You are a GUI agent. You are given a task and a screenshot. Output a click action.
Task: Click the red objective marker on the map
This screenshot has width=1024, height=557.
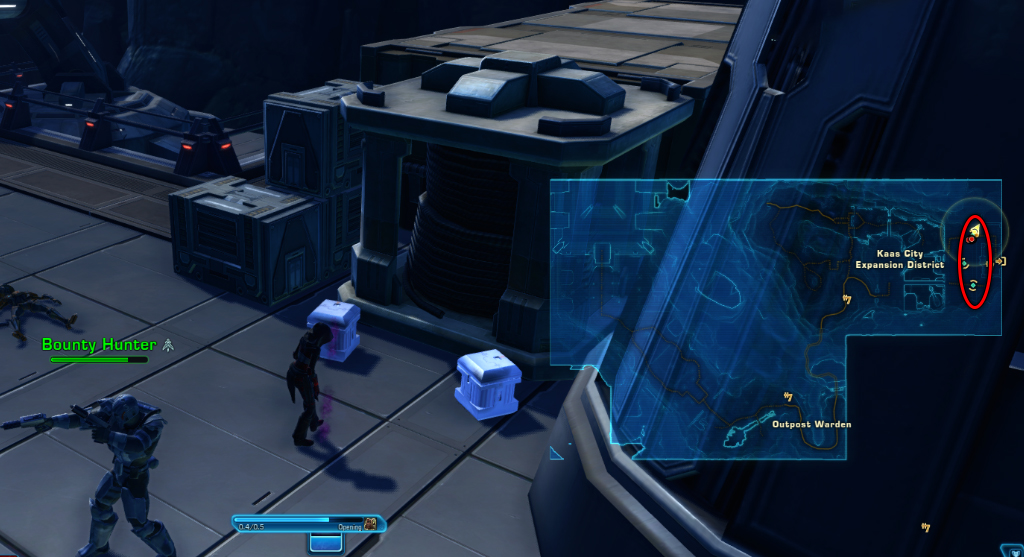970,239
